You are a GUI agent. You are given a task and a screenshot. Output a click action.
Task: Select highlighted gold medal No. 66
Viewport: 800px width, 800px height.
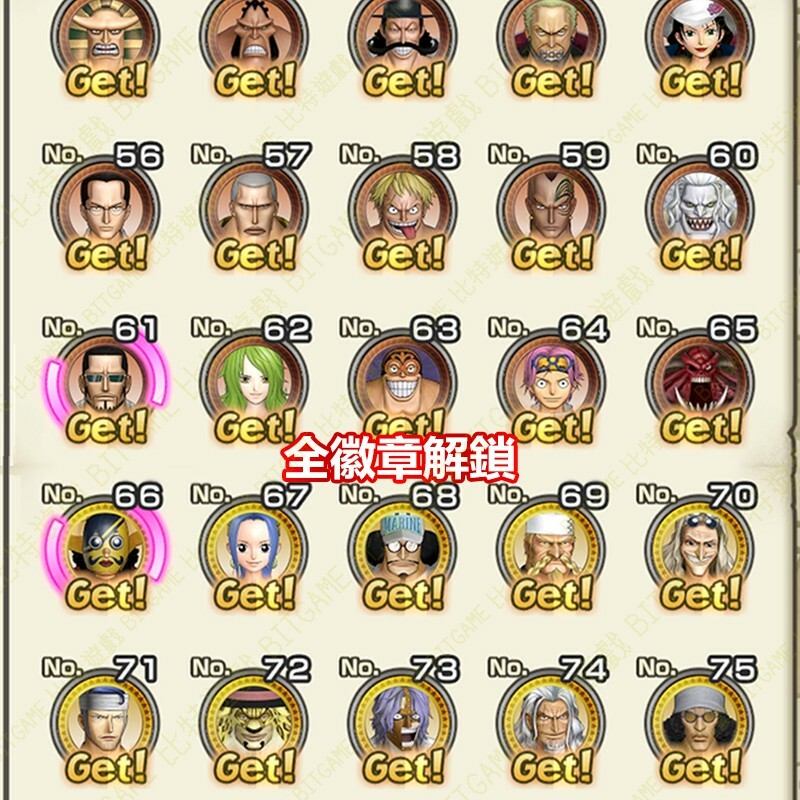coord(105,548)
